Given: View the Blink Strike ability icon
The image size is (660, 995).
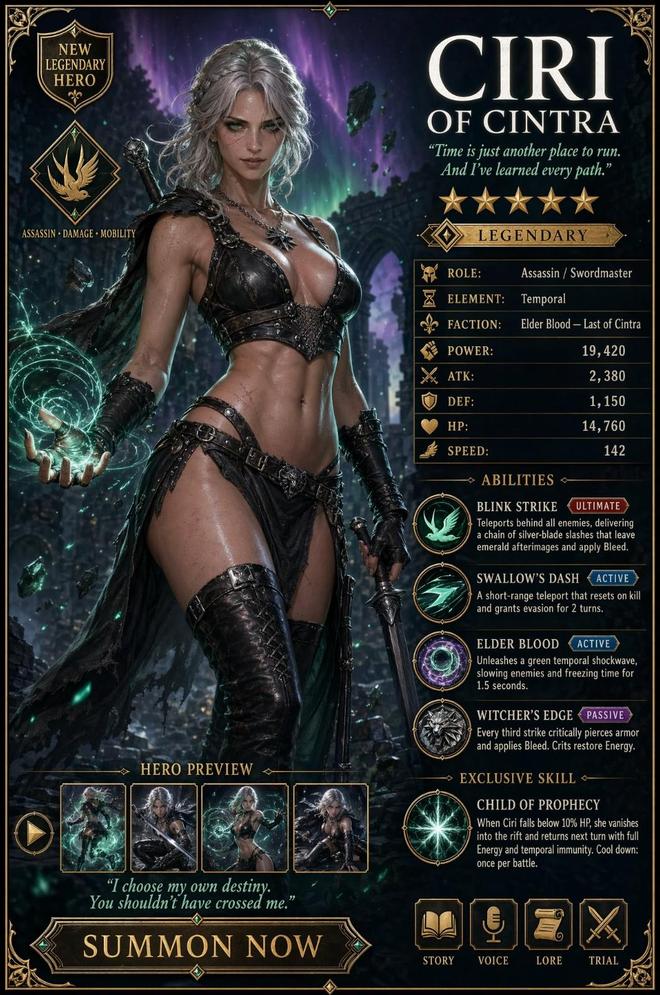Looking at the screenshot, I should point(442,523).
